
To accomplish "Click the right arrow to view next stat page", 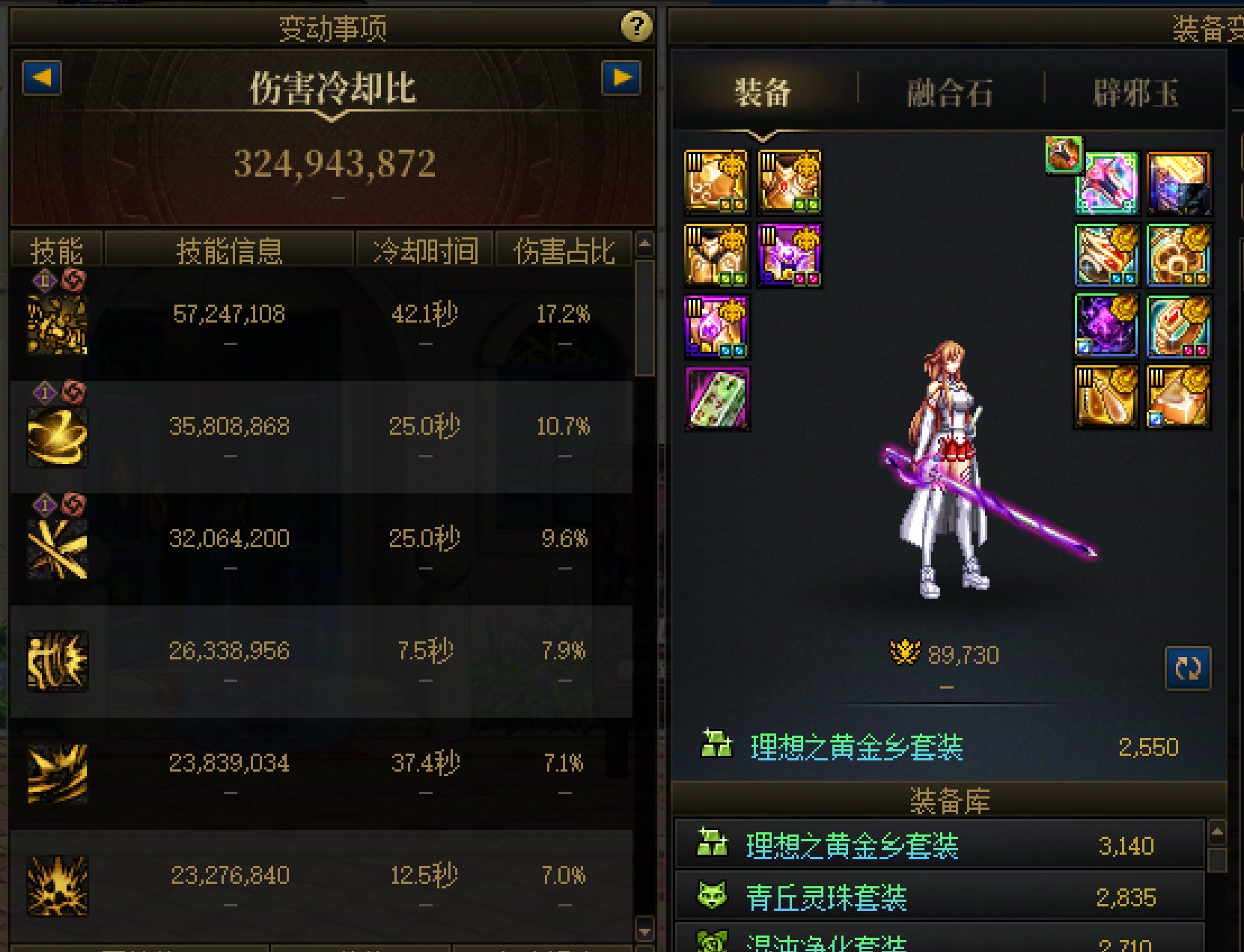I will 621,79.
